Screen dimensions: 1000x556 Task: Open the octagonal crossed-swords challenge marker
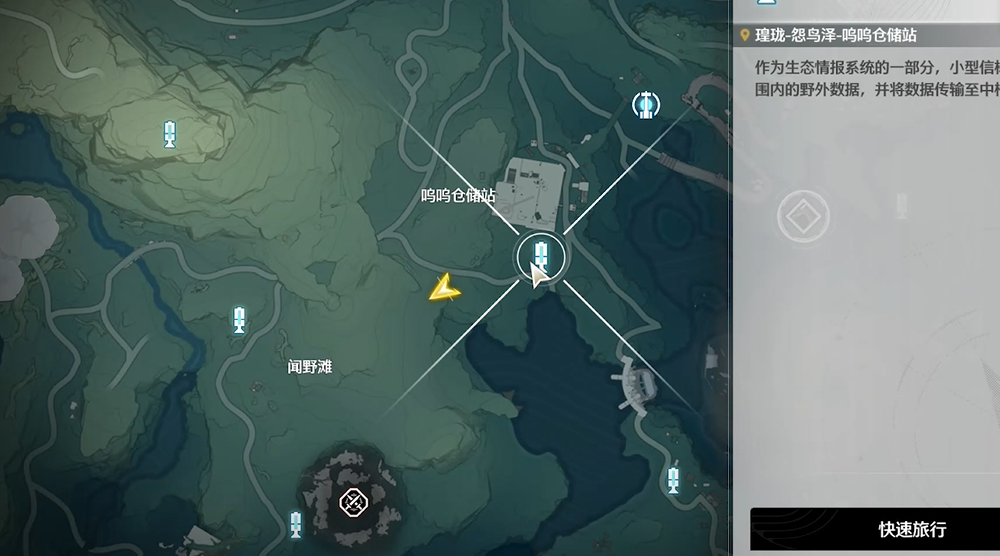pos(351,502)
